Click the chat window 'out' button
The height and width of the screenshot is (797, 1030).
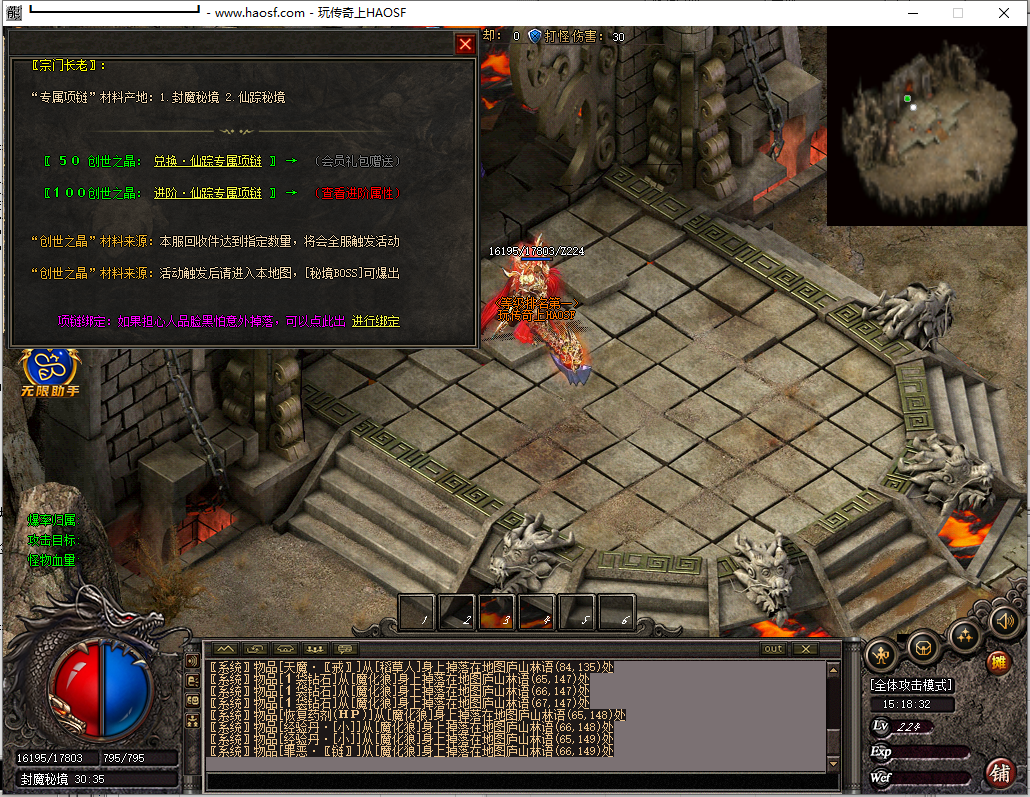click(773, 649)
